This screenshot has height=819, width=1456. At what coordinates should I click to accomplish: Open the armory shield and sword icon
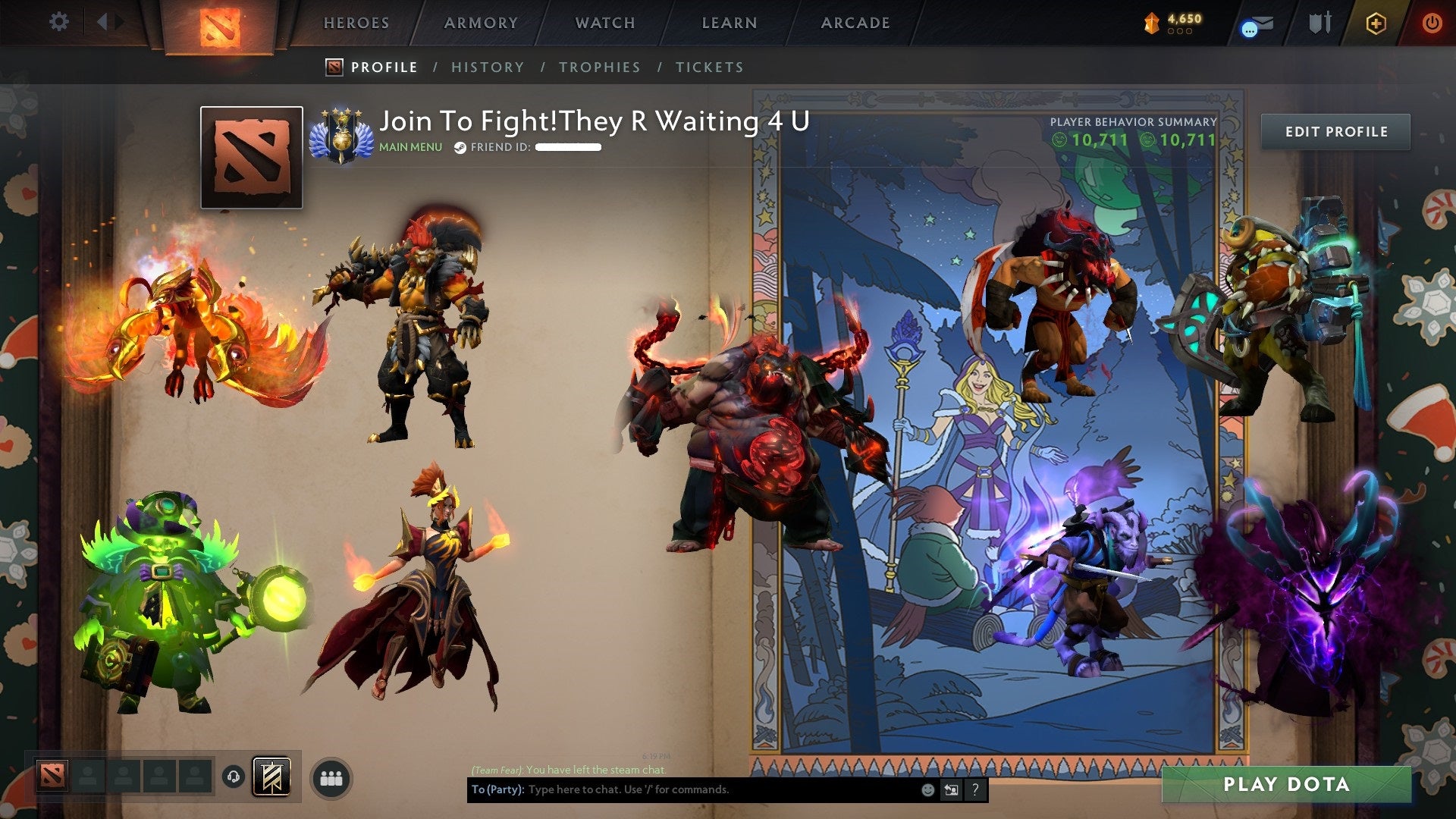point(1321,23)
